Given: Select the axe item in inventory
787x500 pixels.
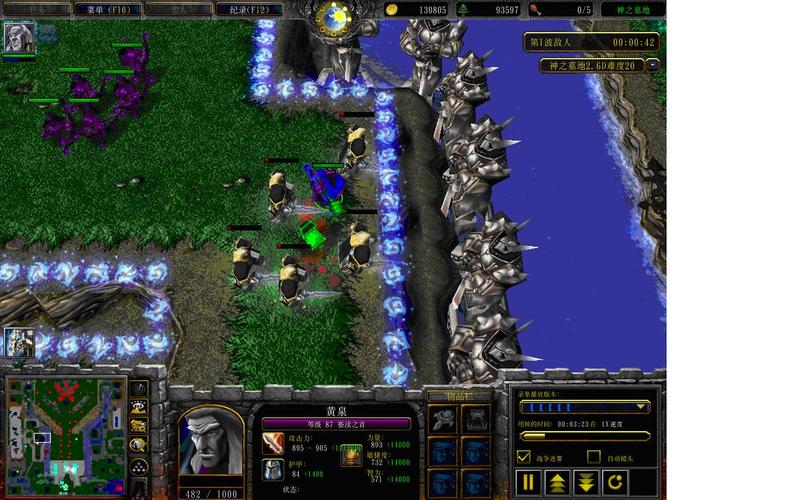Looking at the screenshot, I should (x=445, y=420).
